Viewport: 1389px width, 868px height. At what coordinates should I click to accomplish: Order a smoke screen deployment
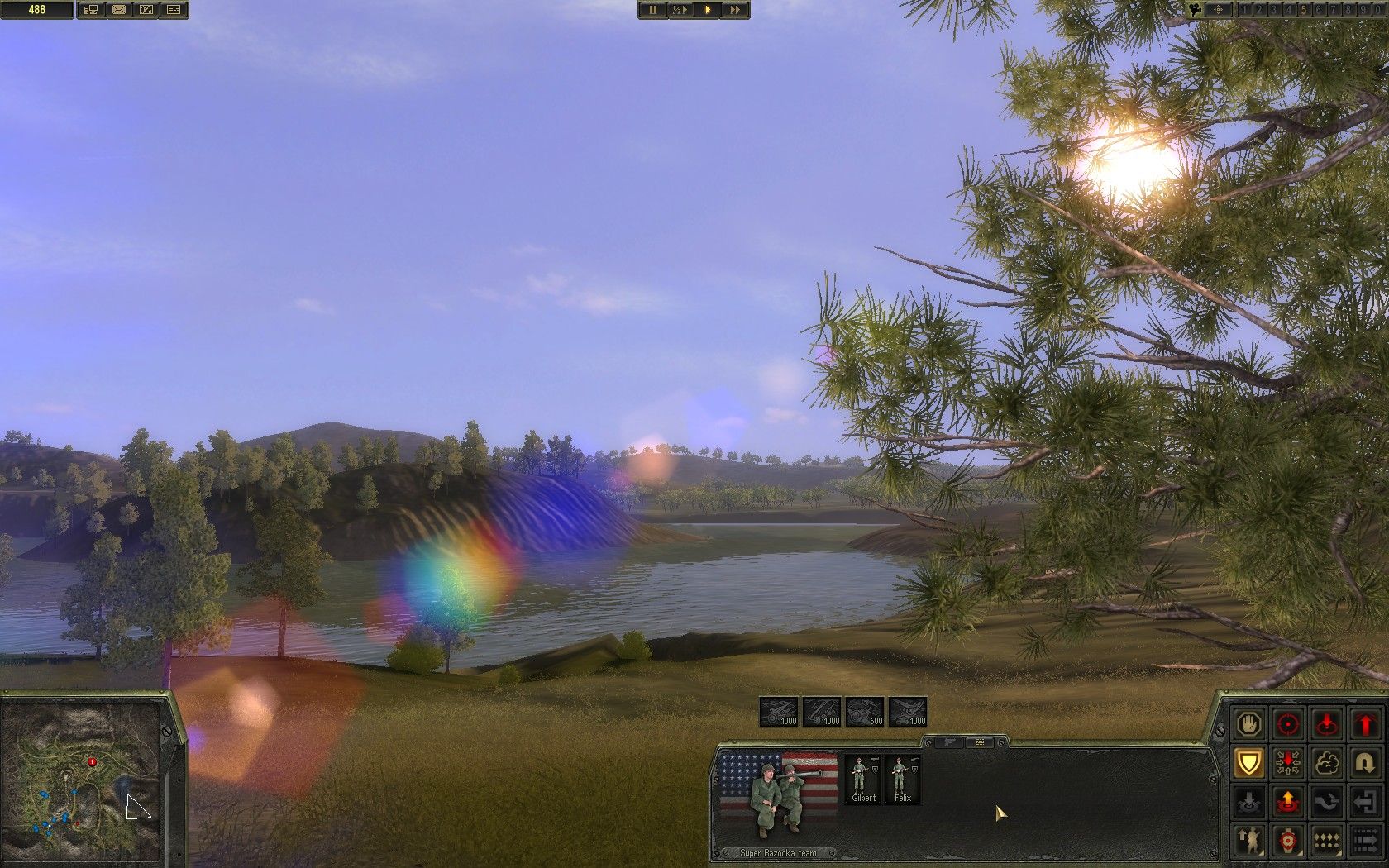[x=1327, y=763]
